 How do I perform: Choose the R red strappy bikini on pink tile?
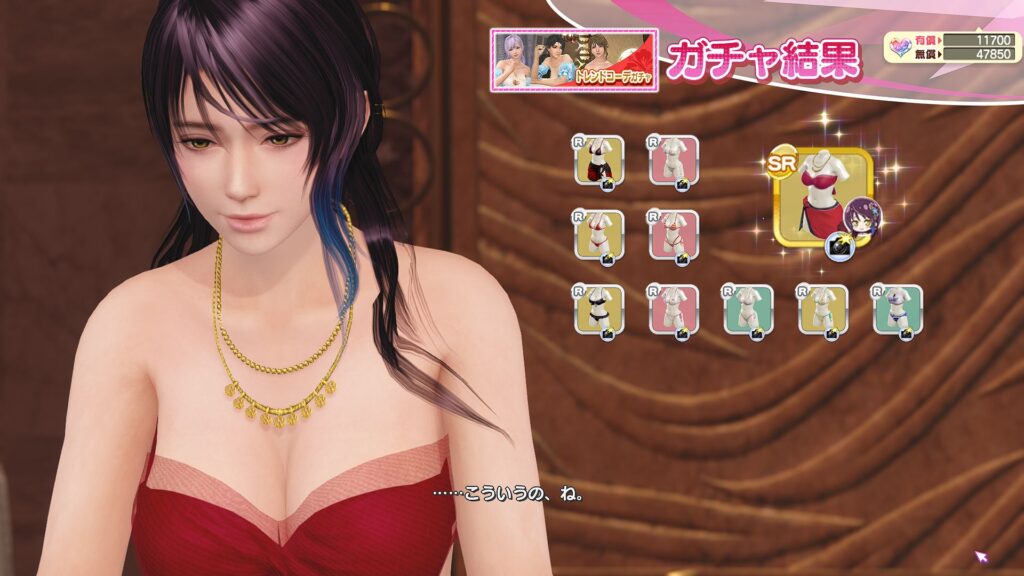[673, 235]
